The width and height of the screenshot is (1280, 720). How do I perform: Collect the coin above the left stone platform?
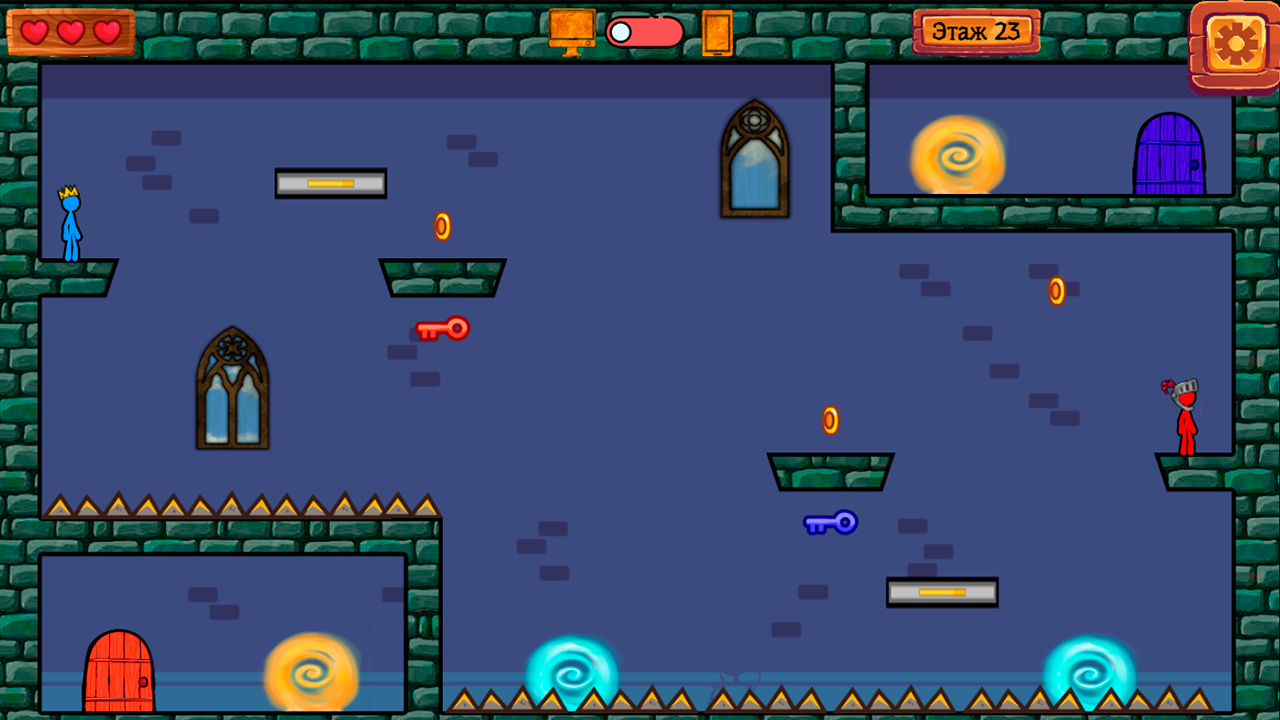pyautogui.click(x=441, y=227)
